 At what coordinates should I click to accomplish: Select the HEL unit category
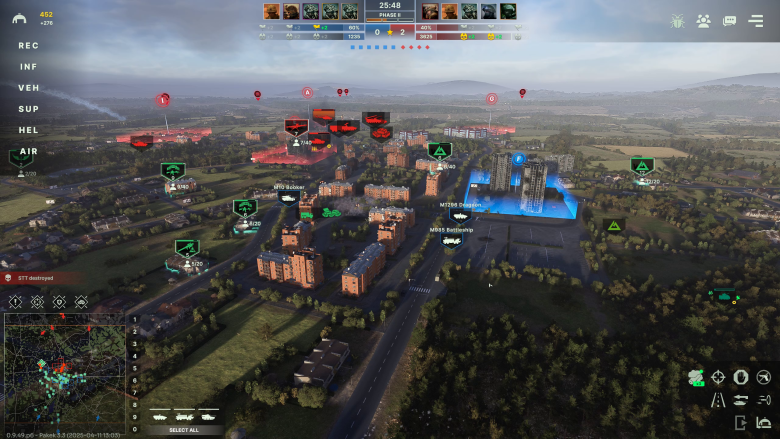(x=28, y=130)
